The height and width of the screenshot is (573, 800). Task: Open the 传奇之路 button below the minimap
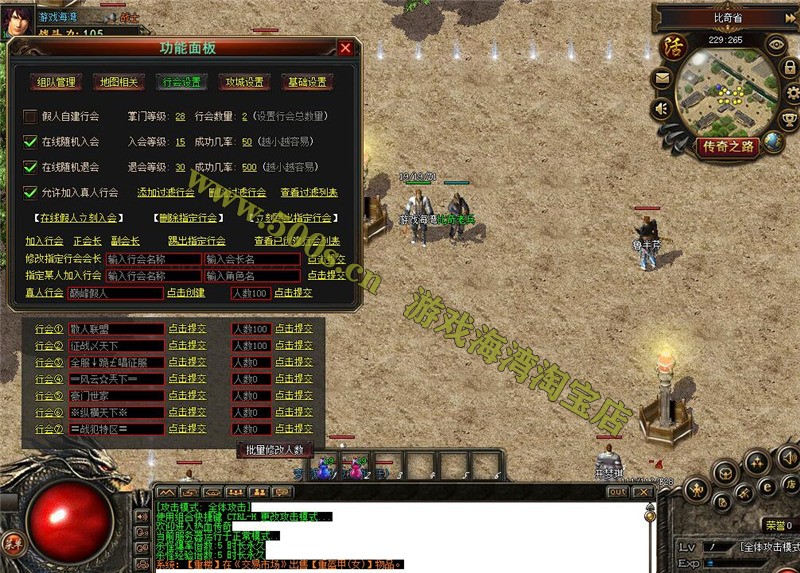click(728, 147)
